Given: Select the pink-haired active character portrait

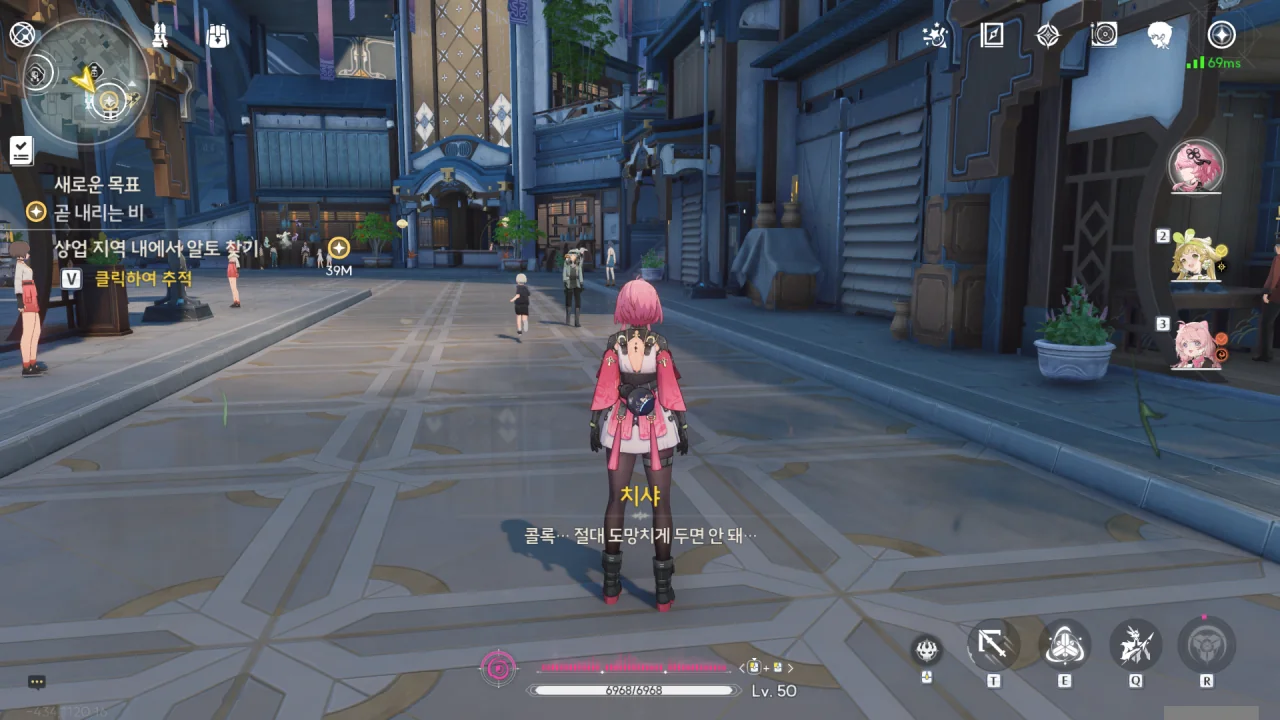Looking at the screenshot, I should [x=1196, y=165].
